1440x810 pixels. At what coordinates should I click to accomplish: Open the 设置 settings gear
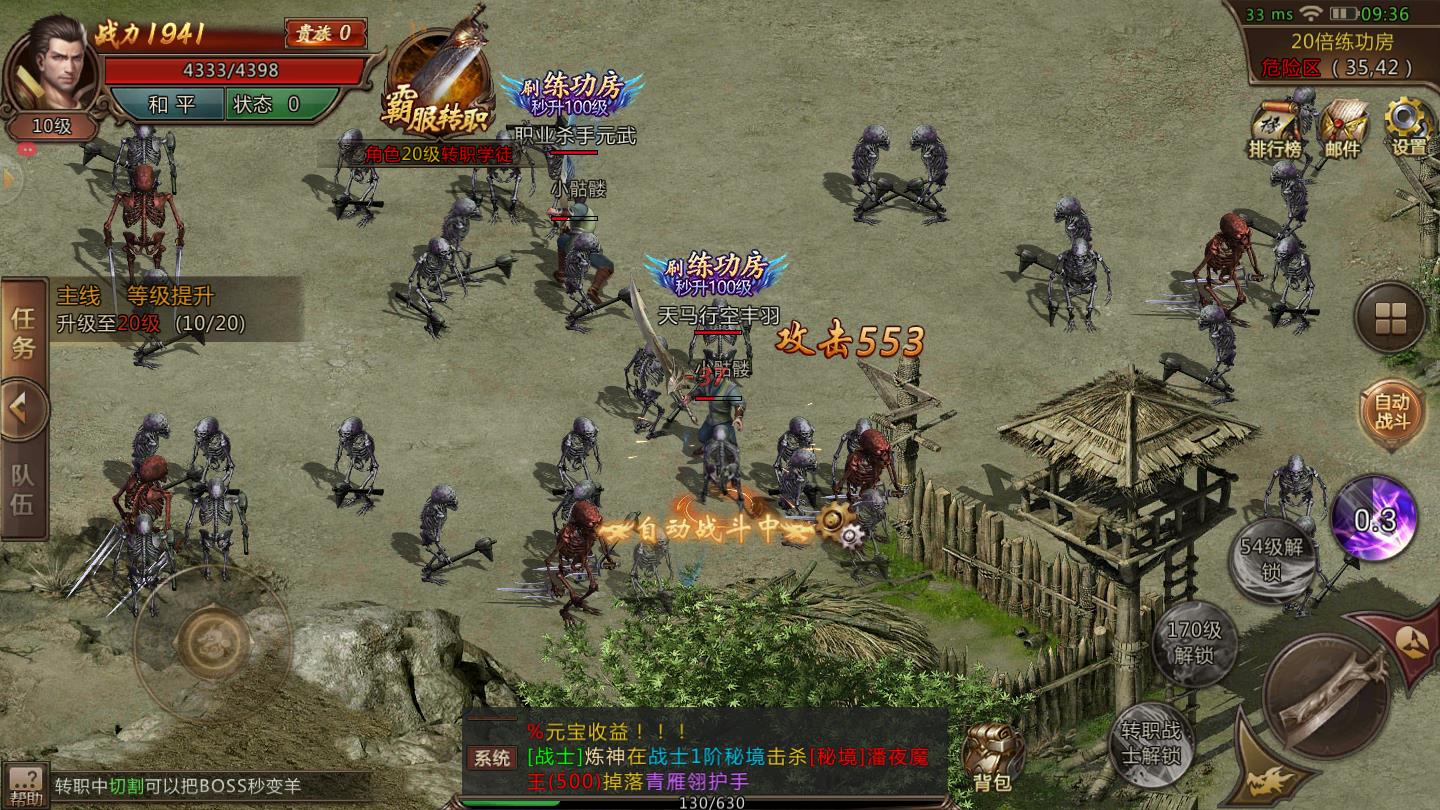point(1408,127)
